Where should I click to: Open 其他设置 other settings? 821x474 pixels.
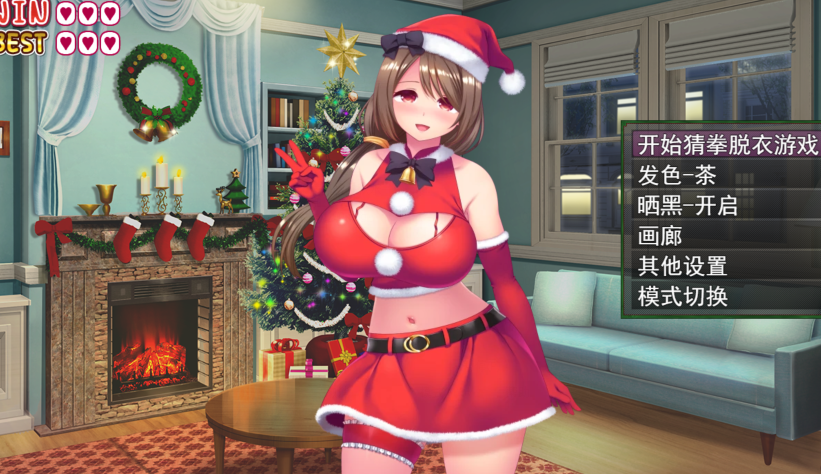682,267
